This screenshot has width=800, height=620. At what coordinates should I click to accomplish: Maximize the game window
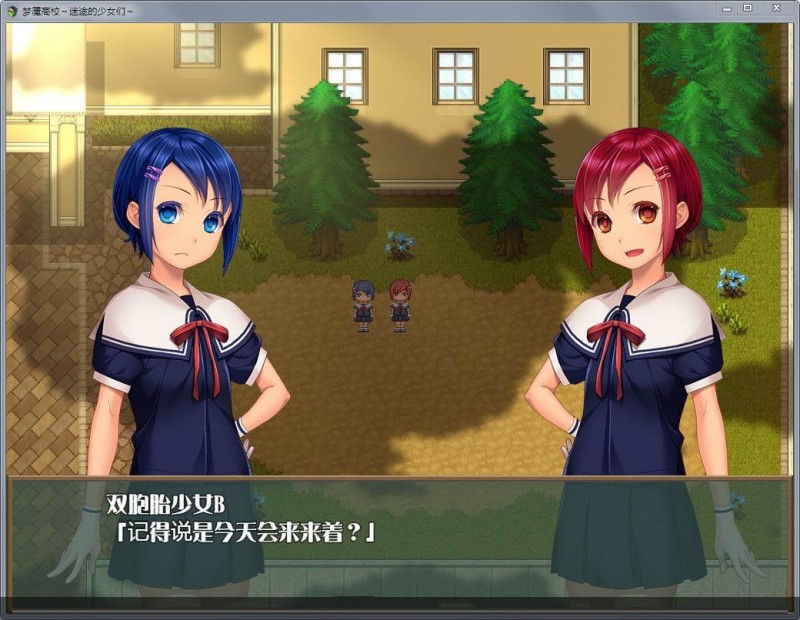tap(747, 8)
